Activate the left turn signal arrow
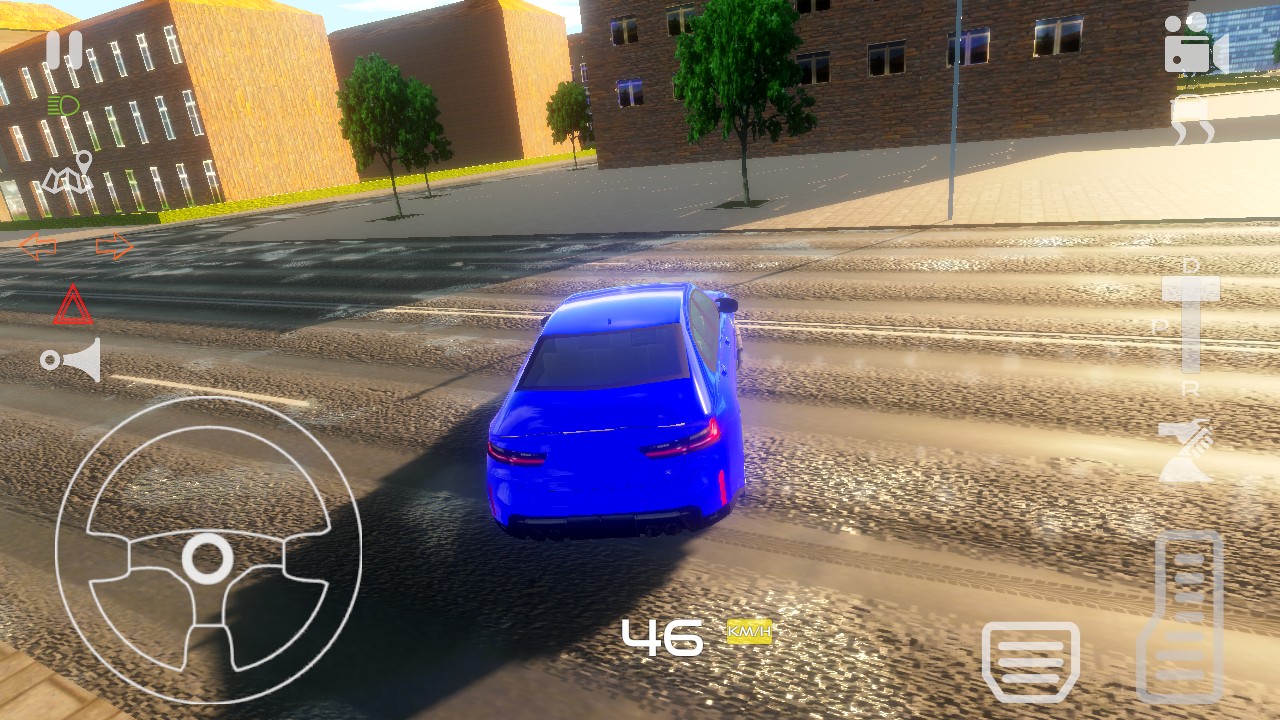1280x720 pixels. [x=38, y=246]
